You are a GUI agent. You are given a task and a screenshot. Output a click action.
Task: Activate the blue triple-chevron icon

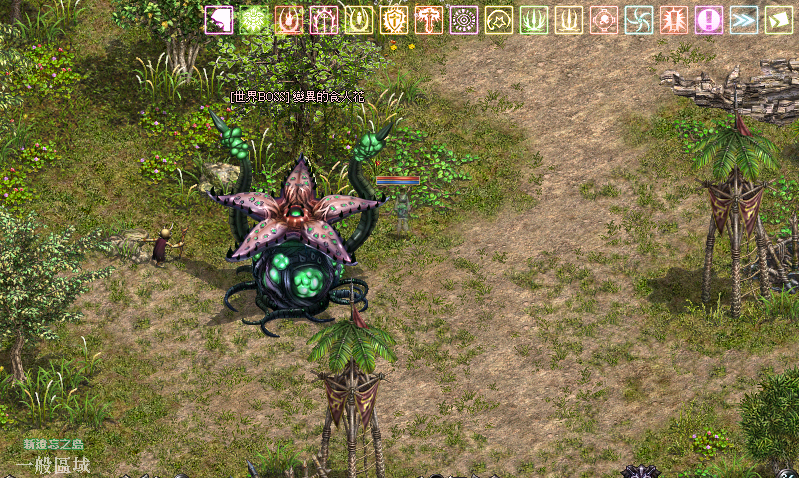click(x=744, y=20)
